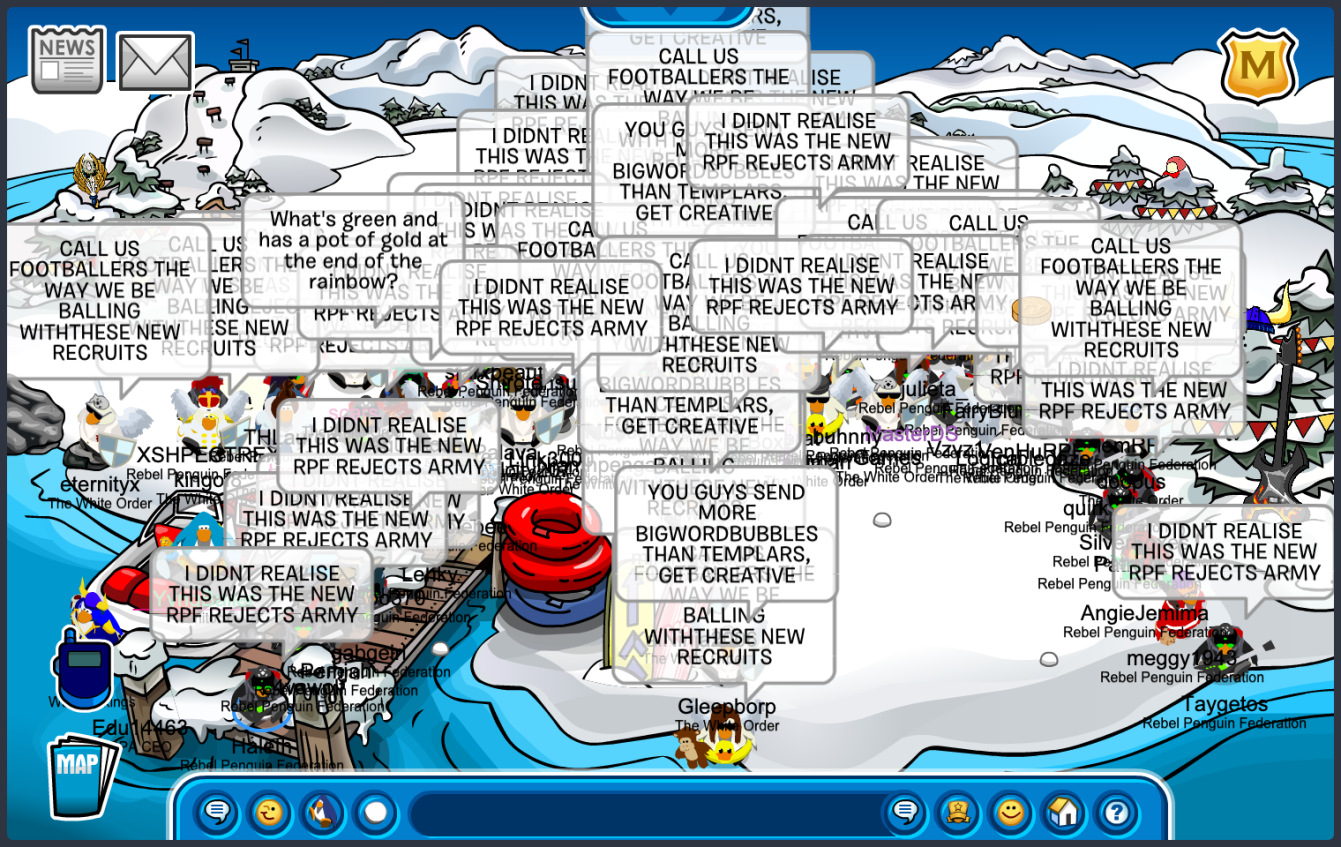Go to your igloo house button

pyautogui.click(x=1063, y=811)
